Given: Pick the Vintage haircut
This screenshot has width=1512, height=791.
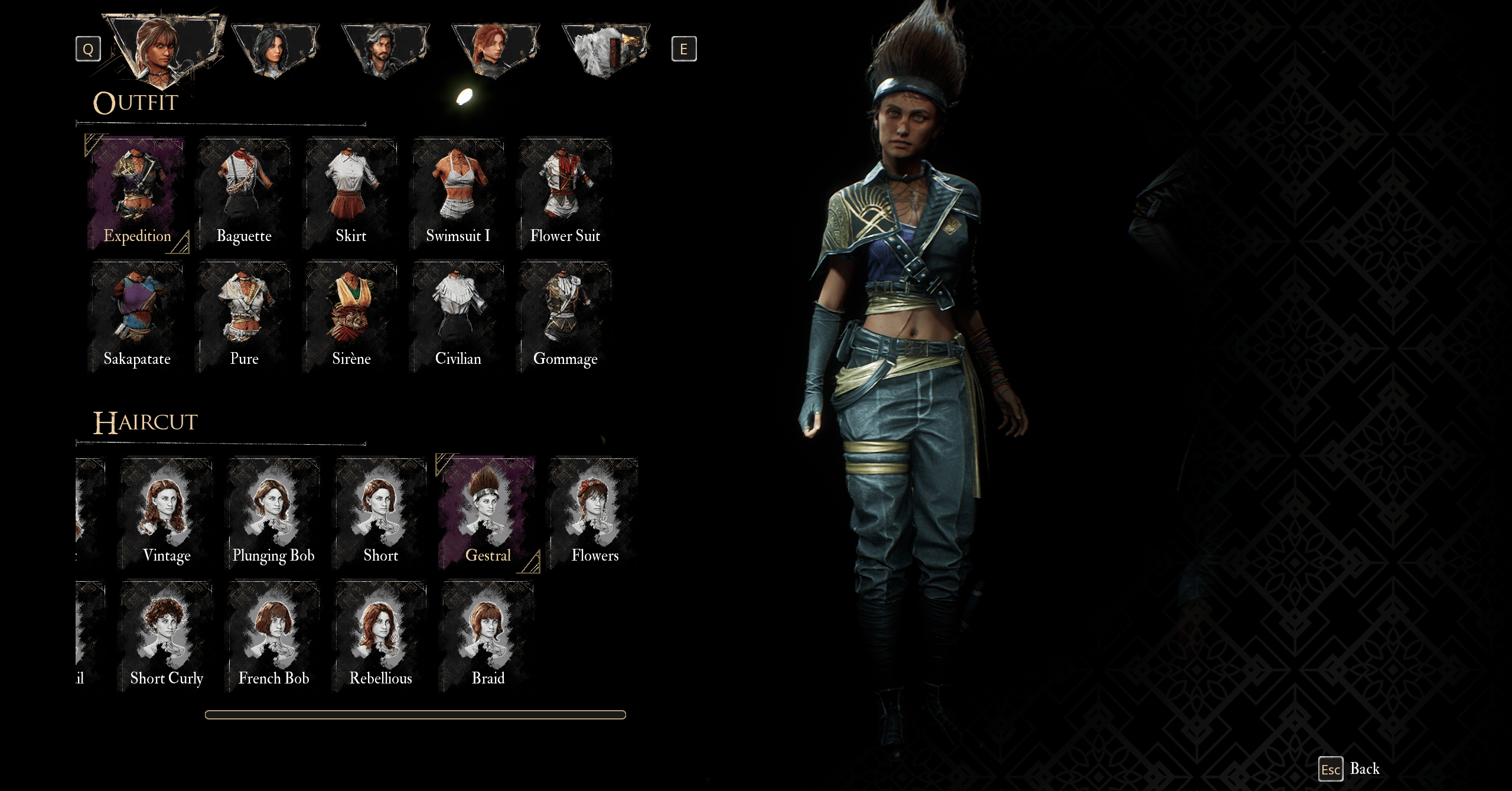Looking at the screenshot, I should click(x=167, y=513).
